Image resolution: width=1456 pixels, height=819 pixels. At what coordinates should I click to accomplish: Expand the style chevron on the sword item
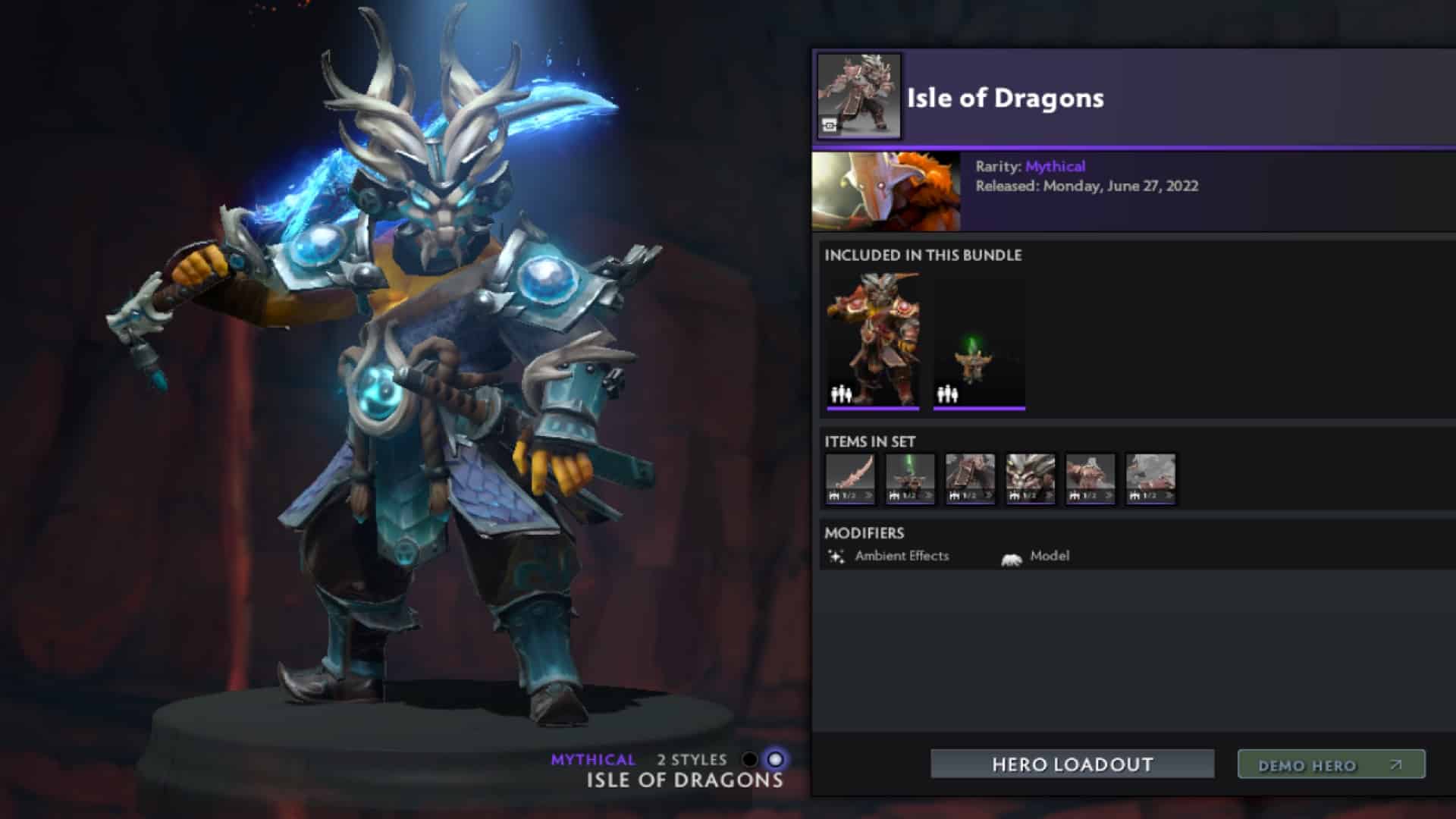click(869, 495)
